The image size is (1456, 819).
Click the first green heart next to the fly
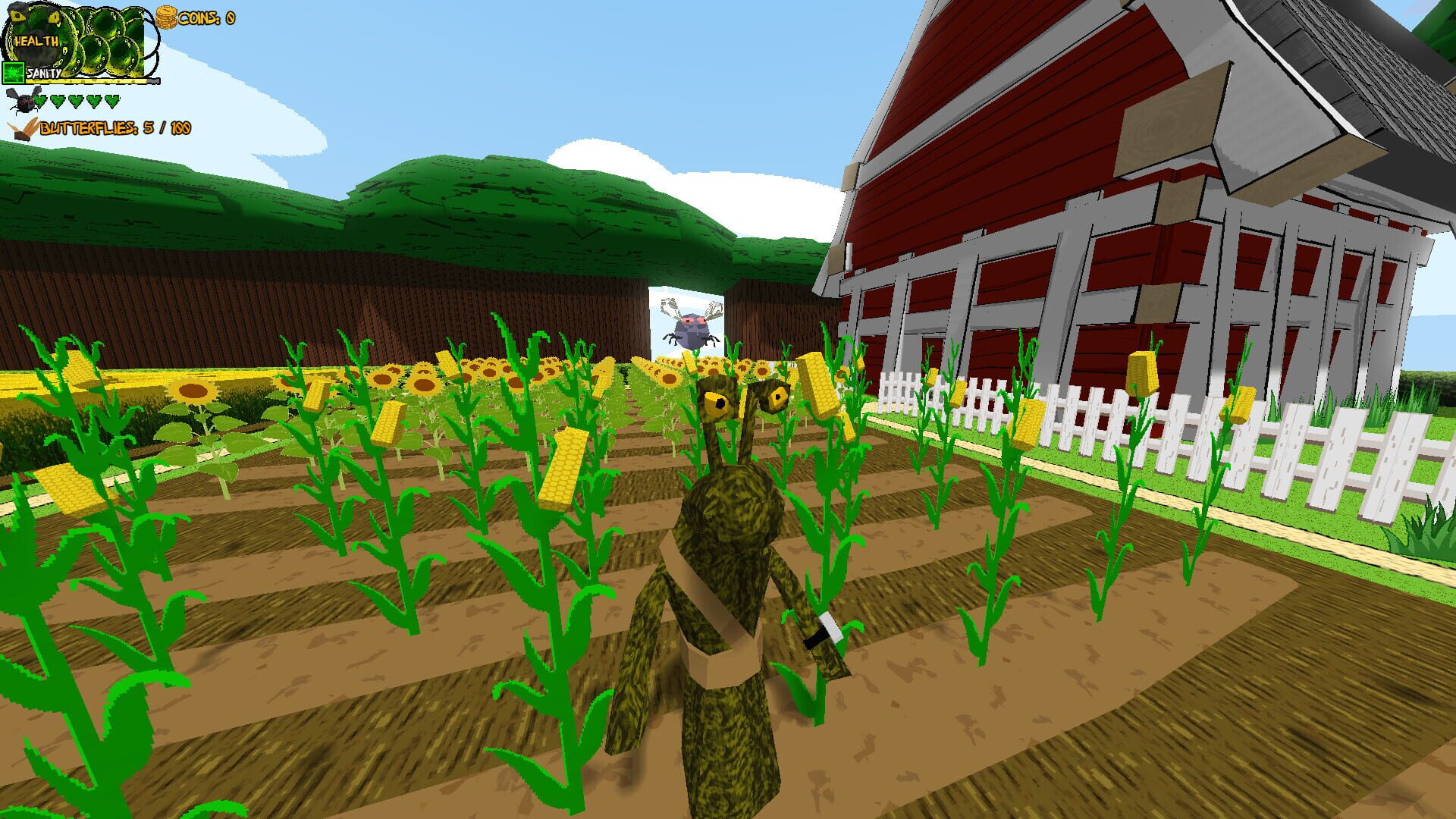pyautogui.click(x=40, y=102)
